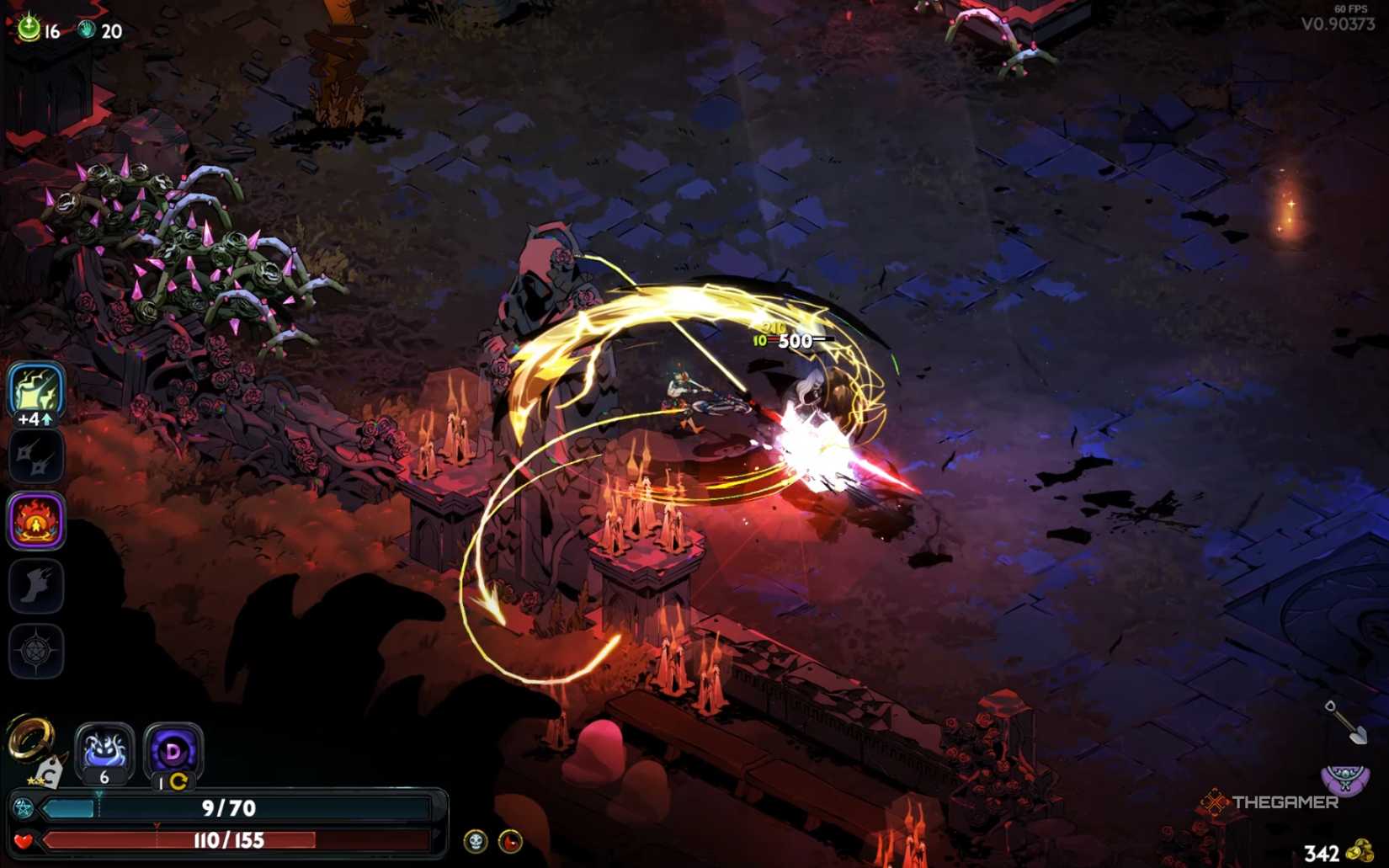Open the empty Special ability slot
1389x868 pixels.
pyautogui.click(x=35, y=455)
